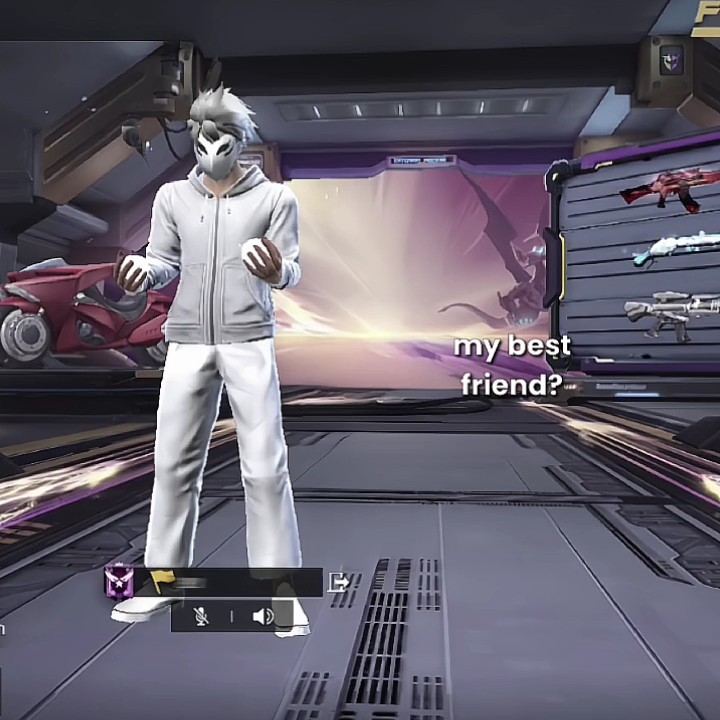Open the purple winged rank badge

[118, 581]
